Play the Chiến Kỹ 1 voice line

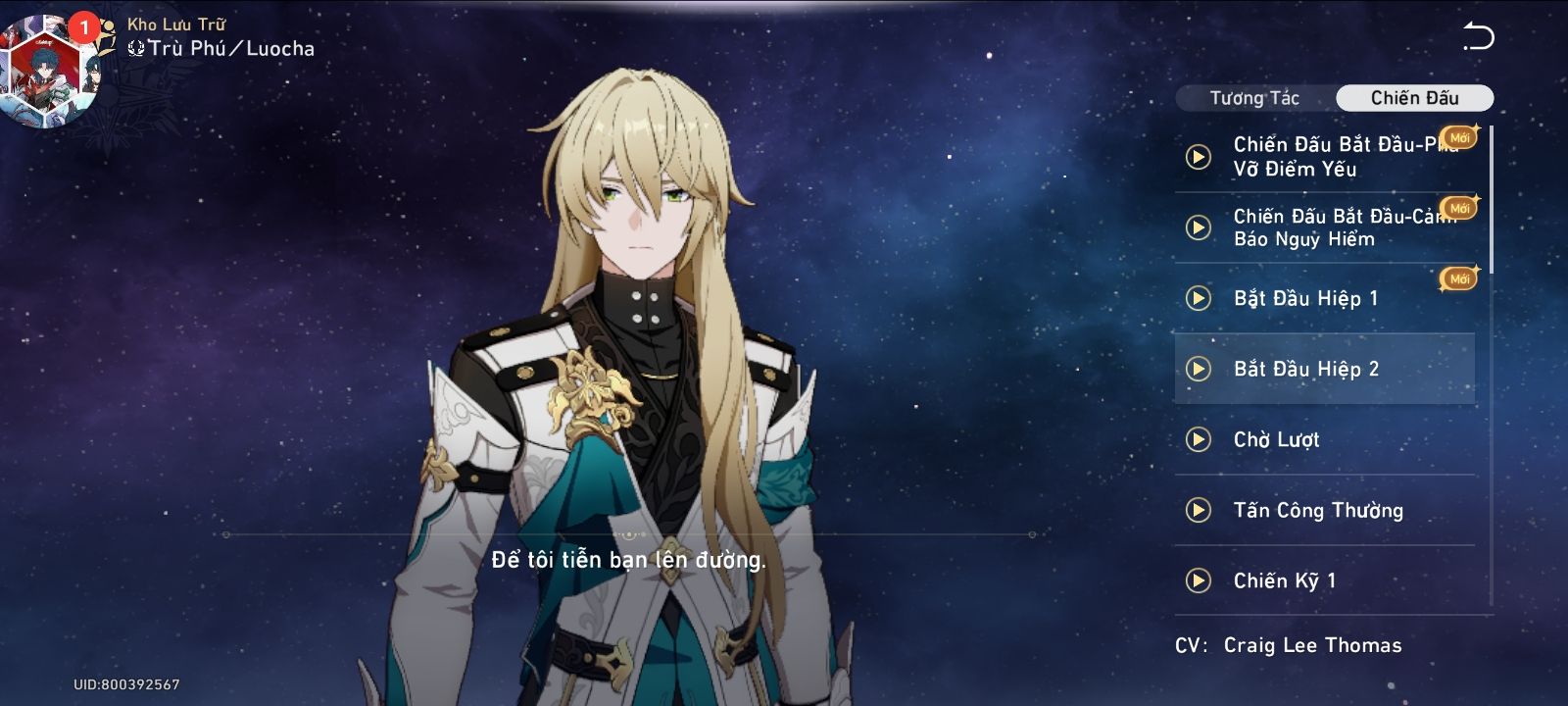click(1199, 580)
